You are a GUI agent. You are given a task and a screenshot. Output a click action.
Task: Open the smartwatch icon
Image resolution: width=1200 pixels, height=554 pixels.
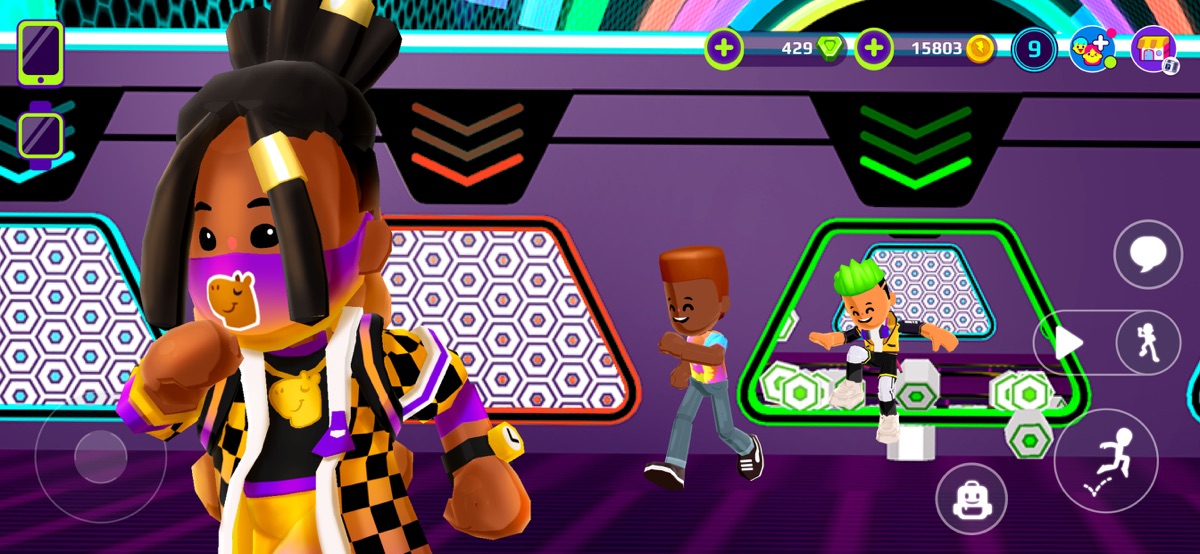pyautogui.click(x=40, y=133)
